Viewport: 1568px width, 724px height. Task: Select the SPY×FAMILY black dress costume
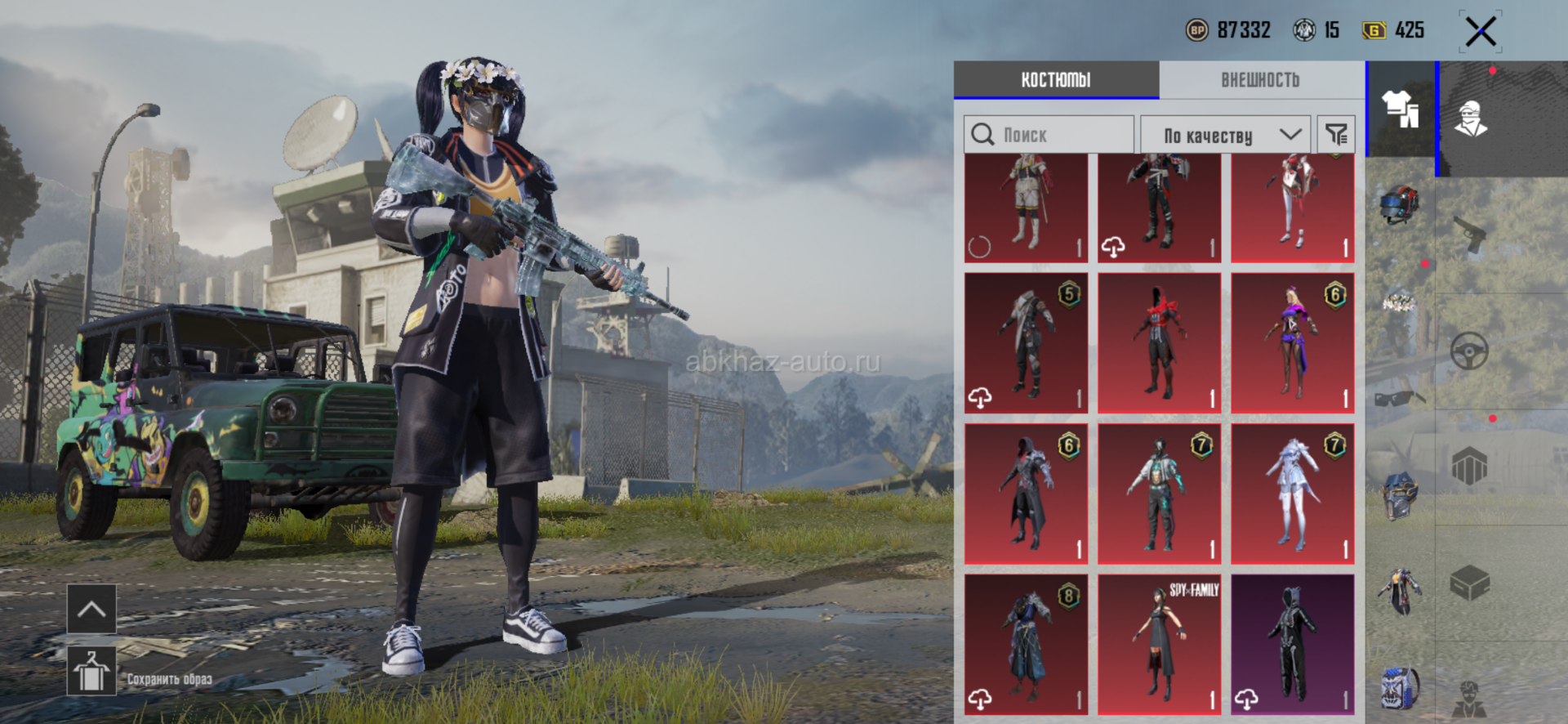click(x=1159, y=644)
